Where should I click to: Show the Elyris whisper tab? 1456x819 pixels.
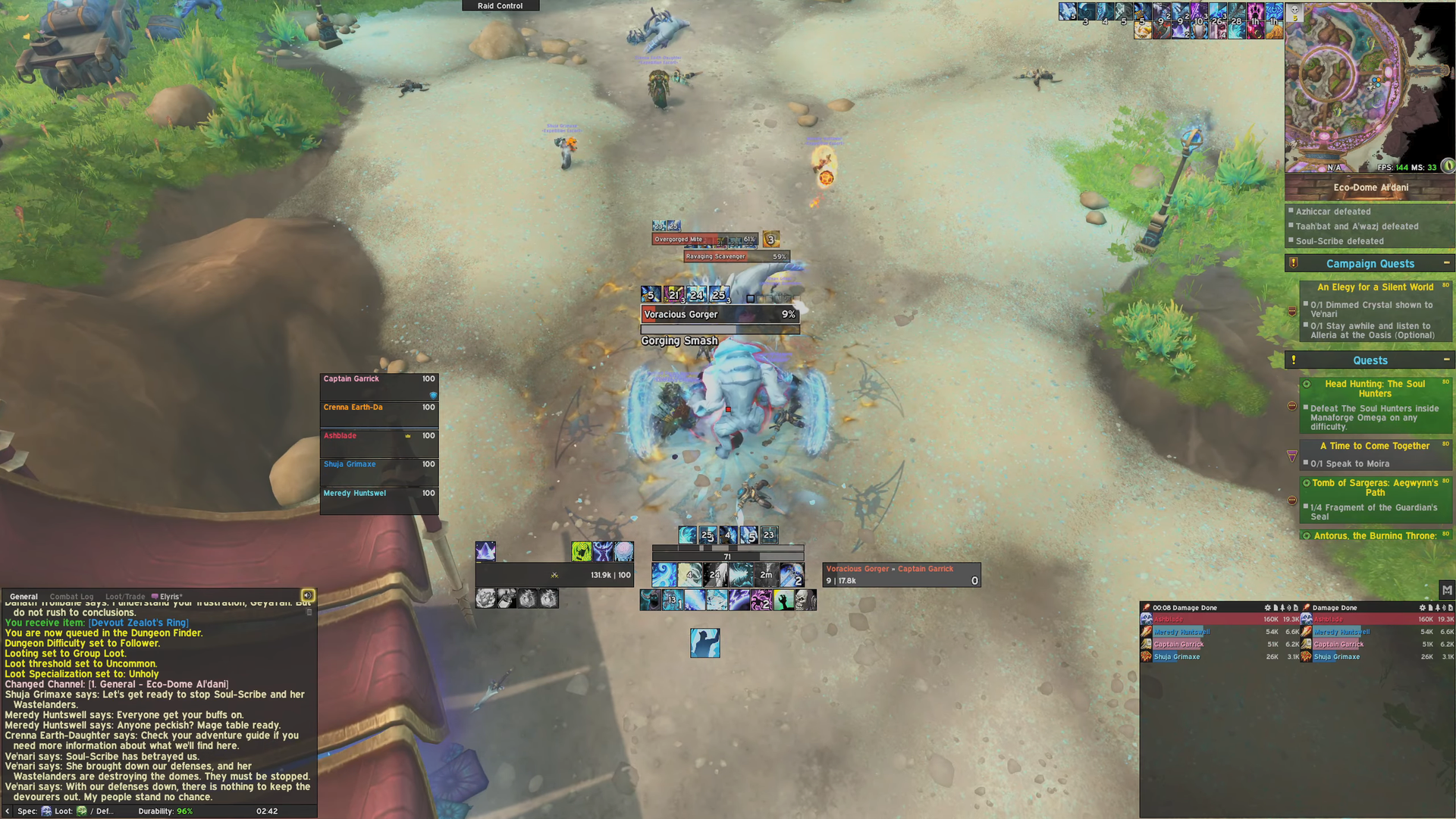[x=170, y=597]
